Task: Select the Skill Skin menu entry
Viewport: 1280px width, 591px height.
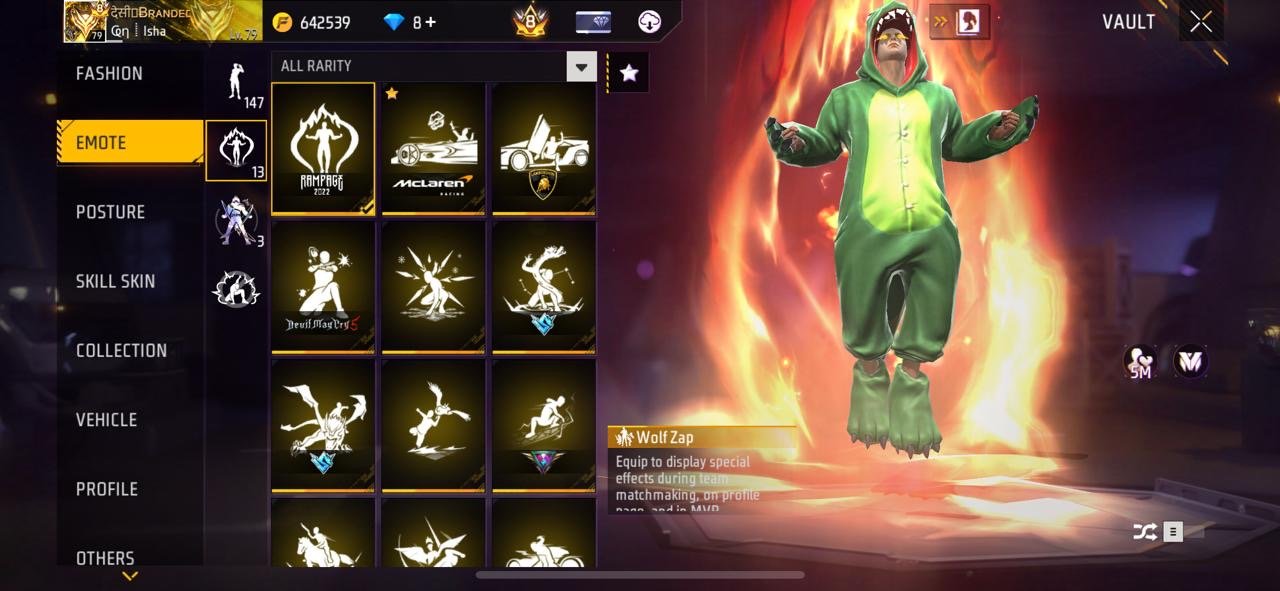Action: tap(115, 281)
